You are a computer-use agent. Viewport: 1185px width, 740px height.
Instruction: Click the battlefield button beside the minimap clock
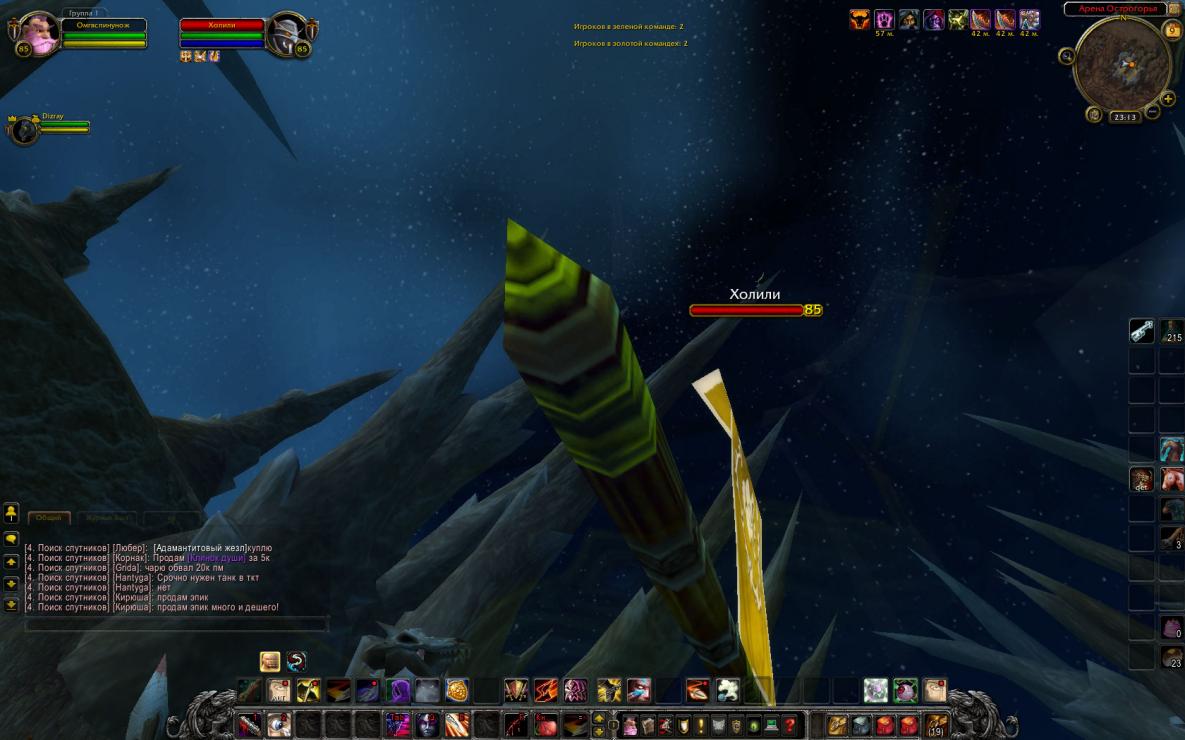point(1094,115)
